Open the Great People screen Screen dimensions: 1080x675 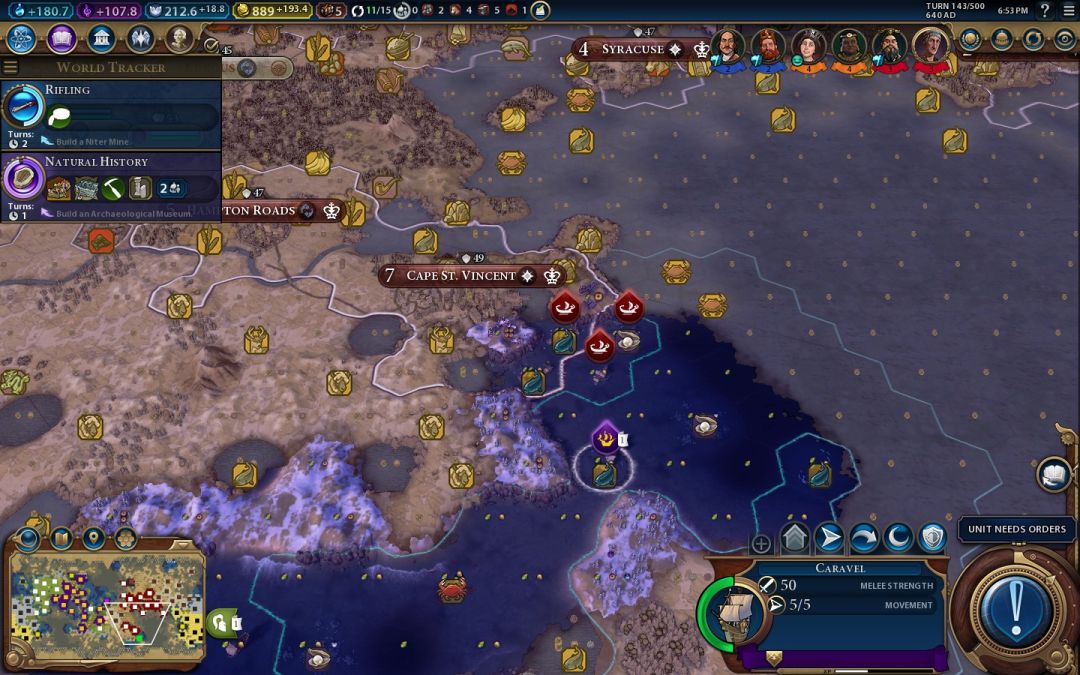tap(179, 39)
